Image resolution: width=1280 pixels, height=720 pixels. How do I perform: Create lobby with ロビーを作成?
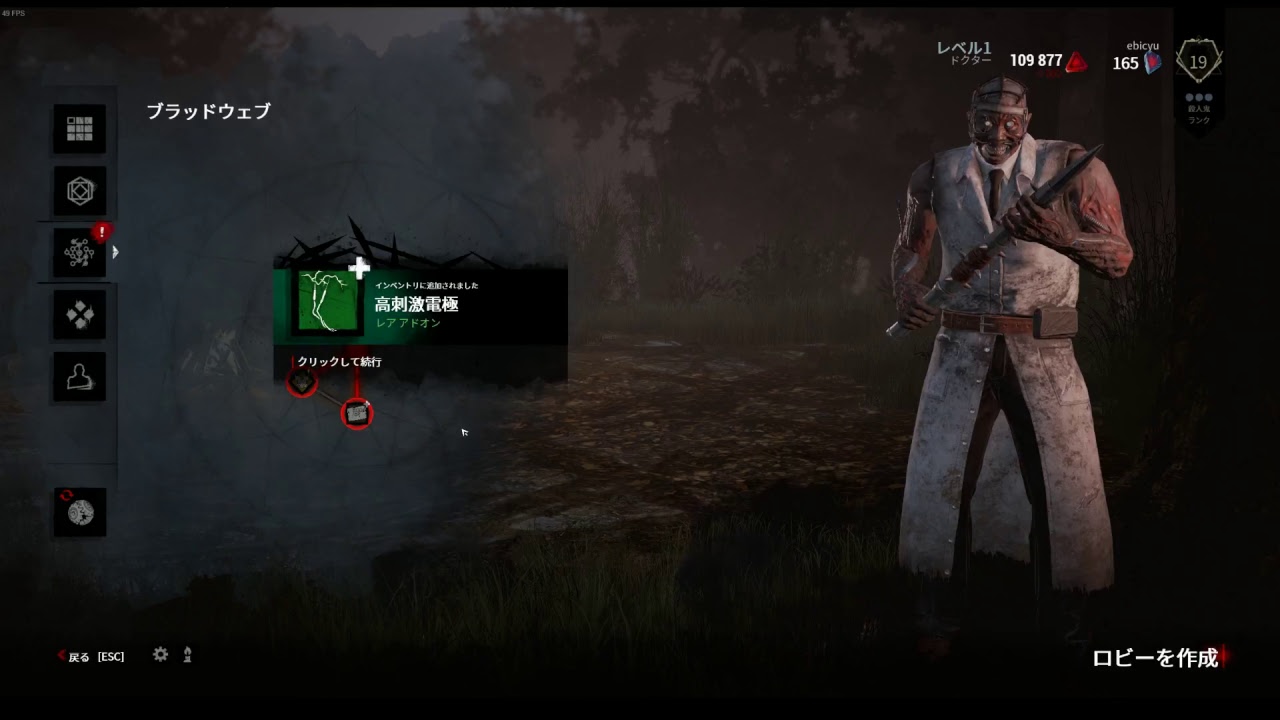point(1156,657)
